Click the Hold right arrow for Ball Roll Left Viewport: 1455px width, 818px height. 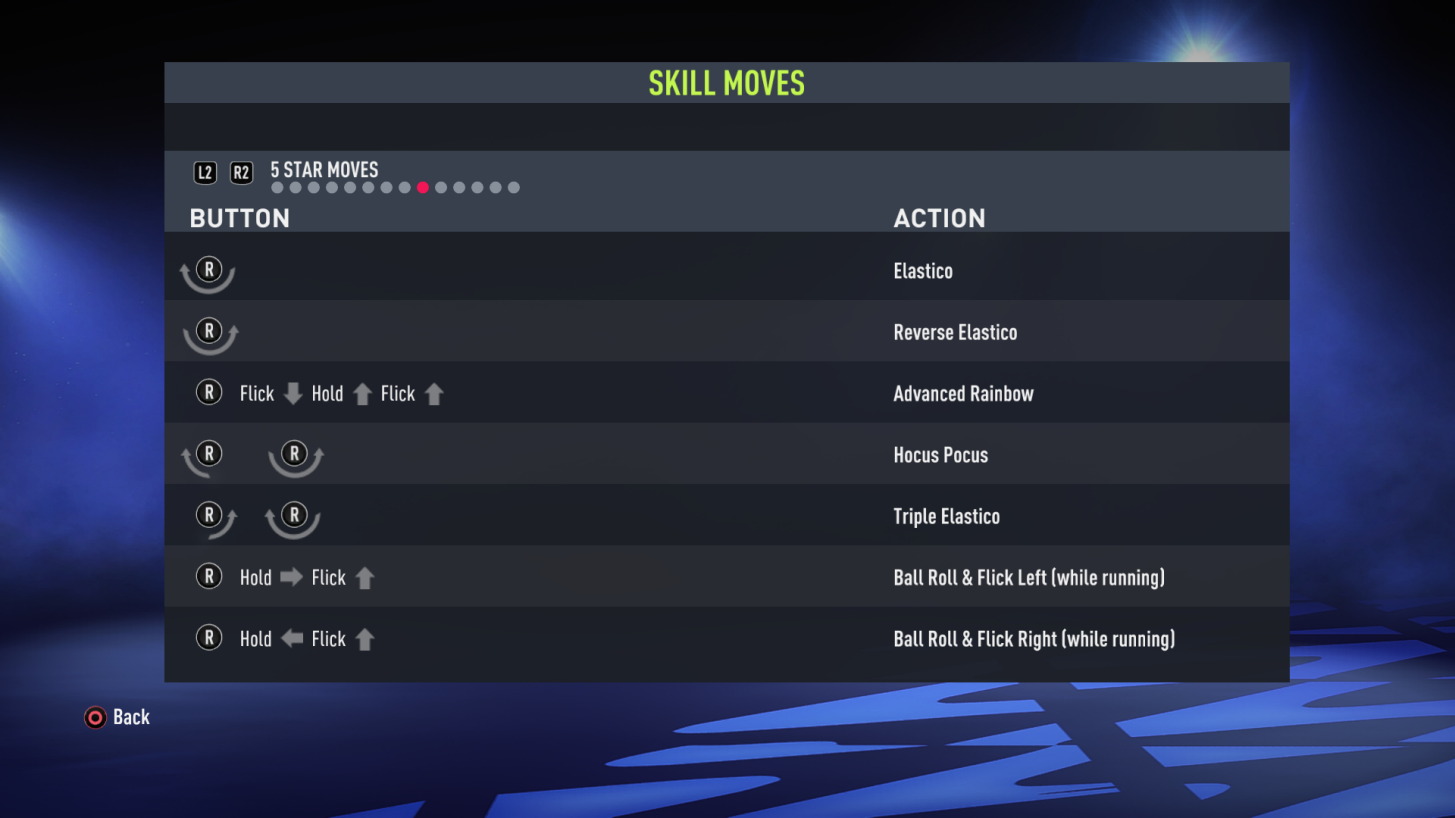click(x=290, y=577)
